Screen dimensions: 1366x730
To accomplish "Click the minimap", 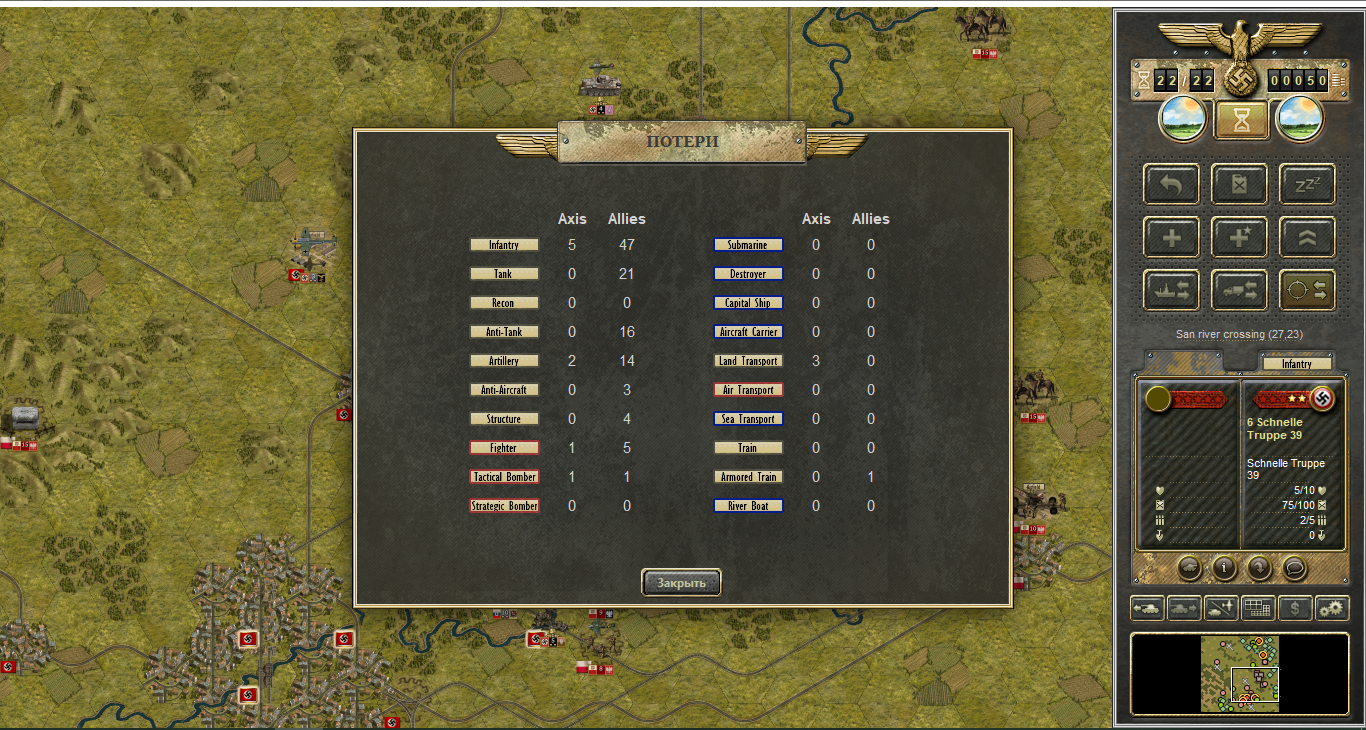I will point(1240,672).
